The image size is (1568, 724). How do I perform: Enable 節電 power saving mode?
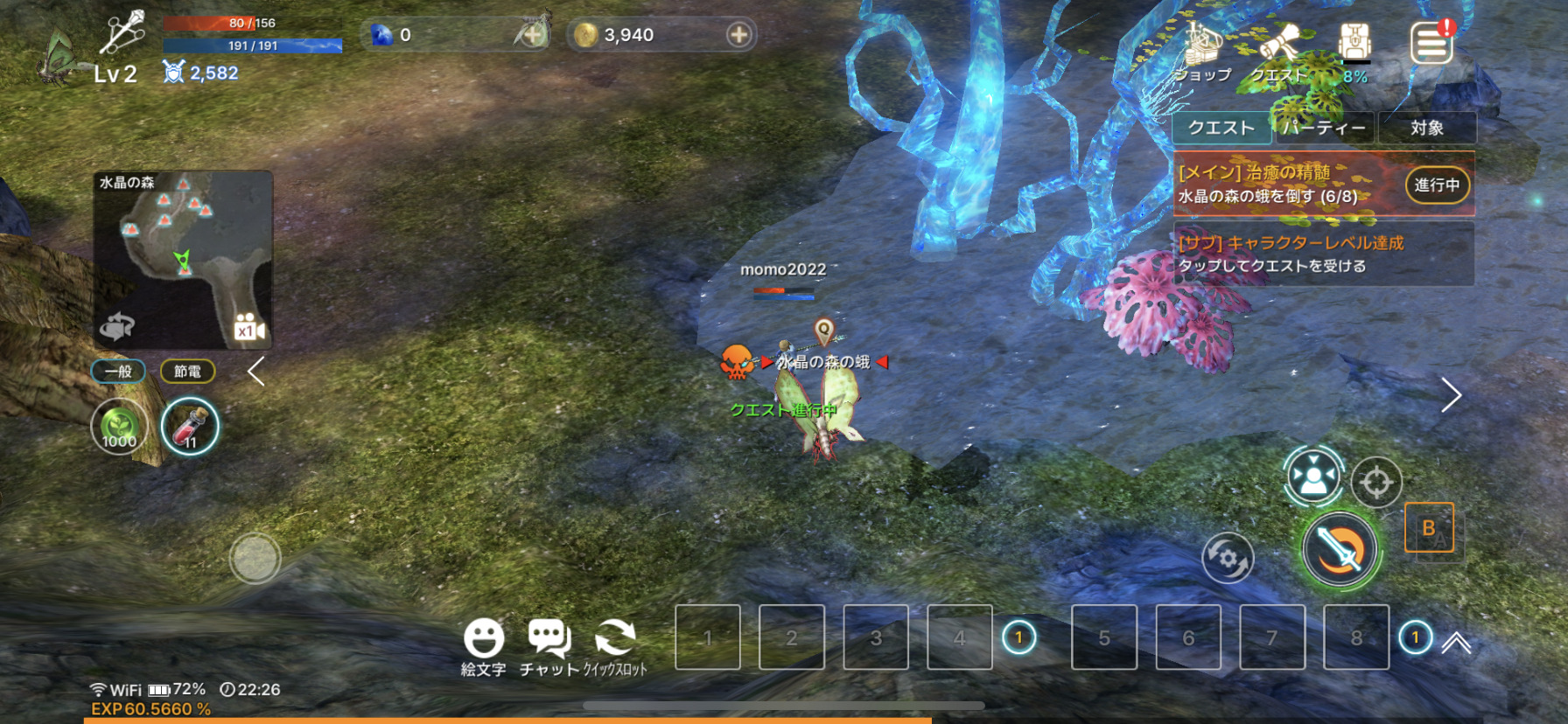click(x=188, y=372)
